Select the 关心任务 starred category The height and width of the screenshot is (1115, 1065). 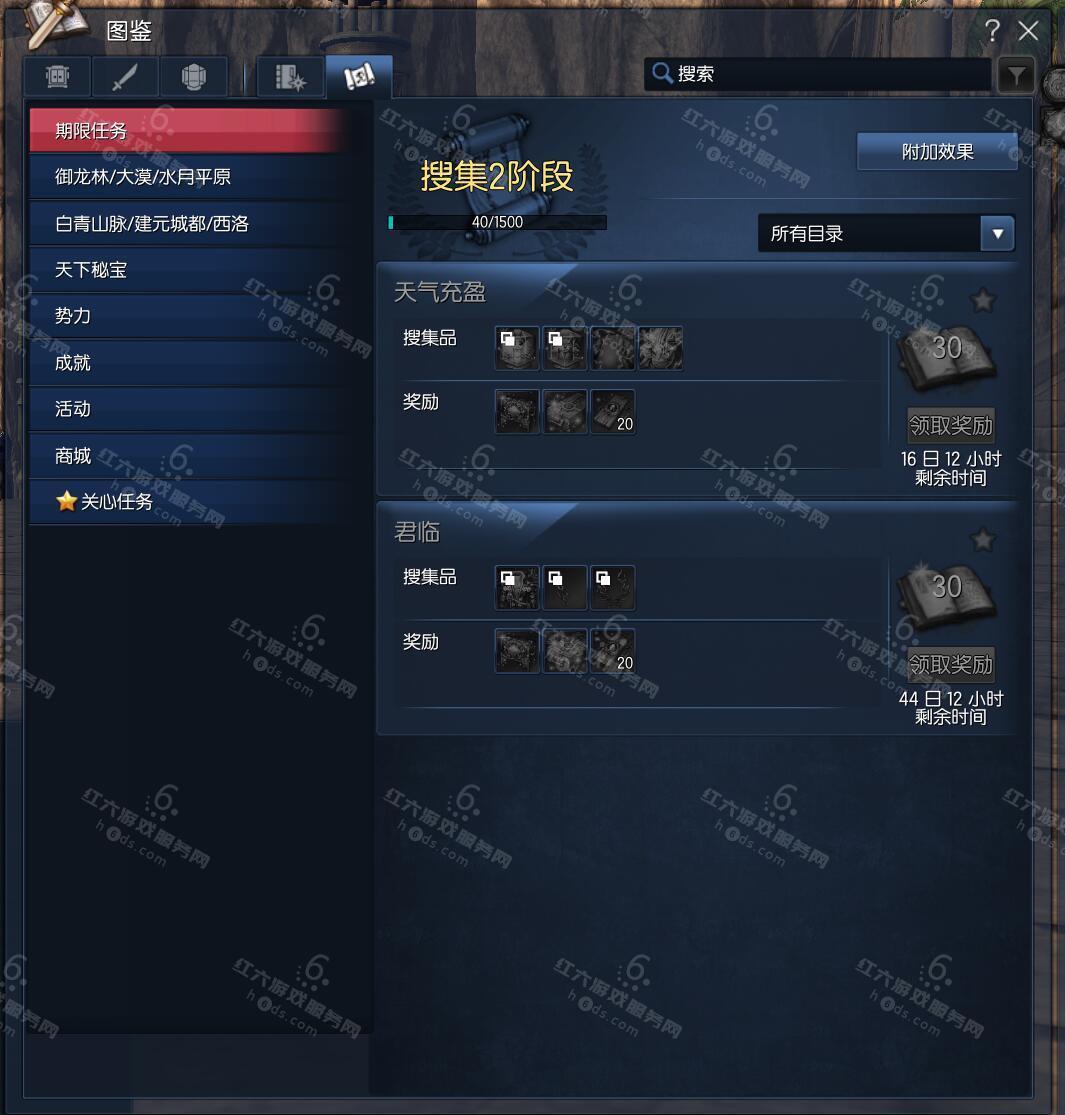click(x=190, y=502)
